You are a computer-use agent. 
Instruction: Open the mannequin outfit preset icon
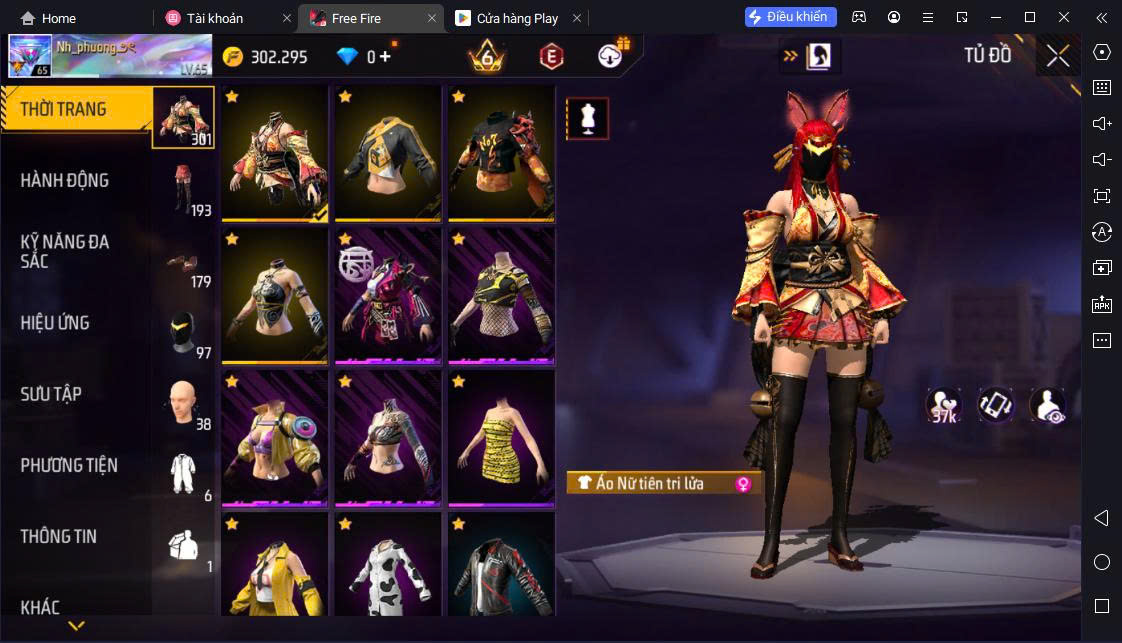tap(587, 119)
